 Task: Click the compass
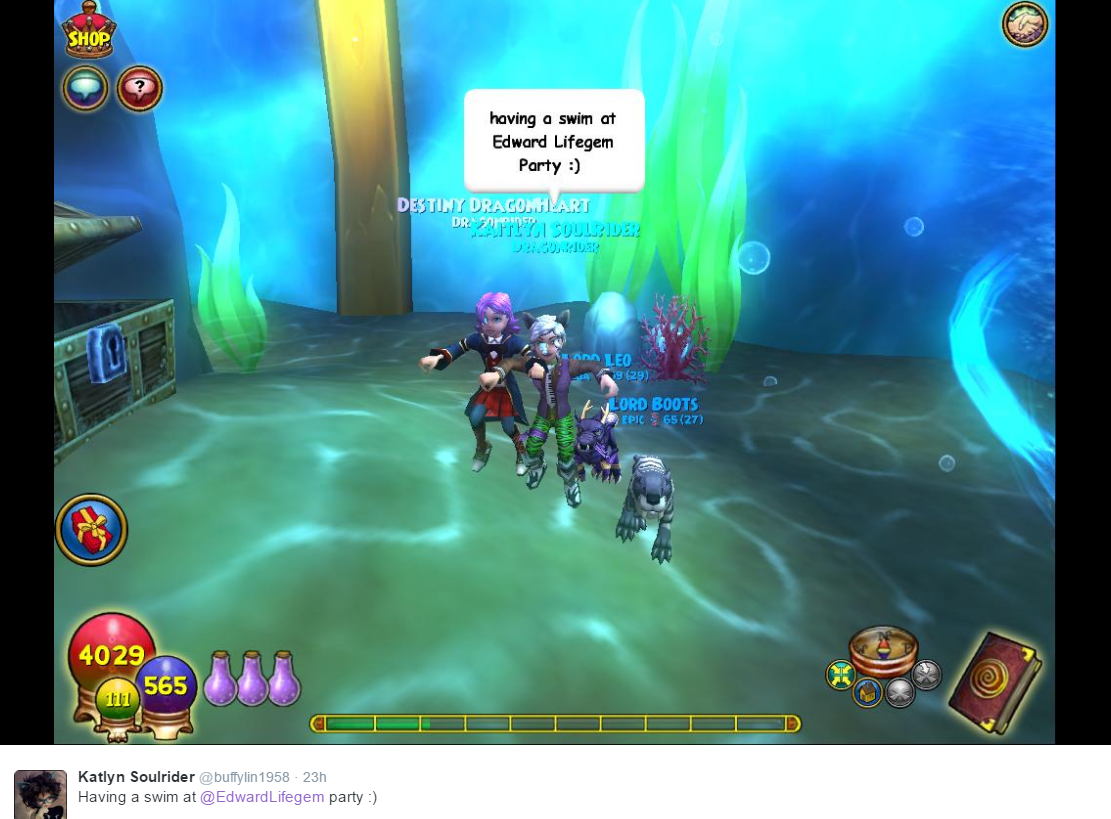coord(883,649)
